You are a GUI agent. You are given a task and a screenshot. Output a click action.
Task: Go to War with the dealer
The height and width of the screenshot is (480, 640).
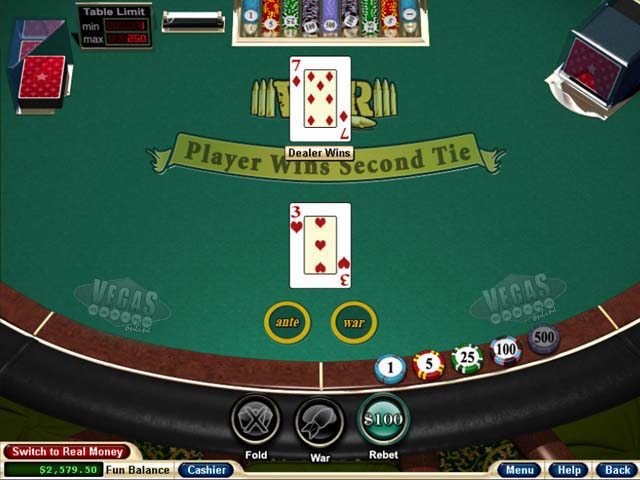pos(319,420)
